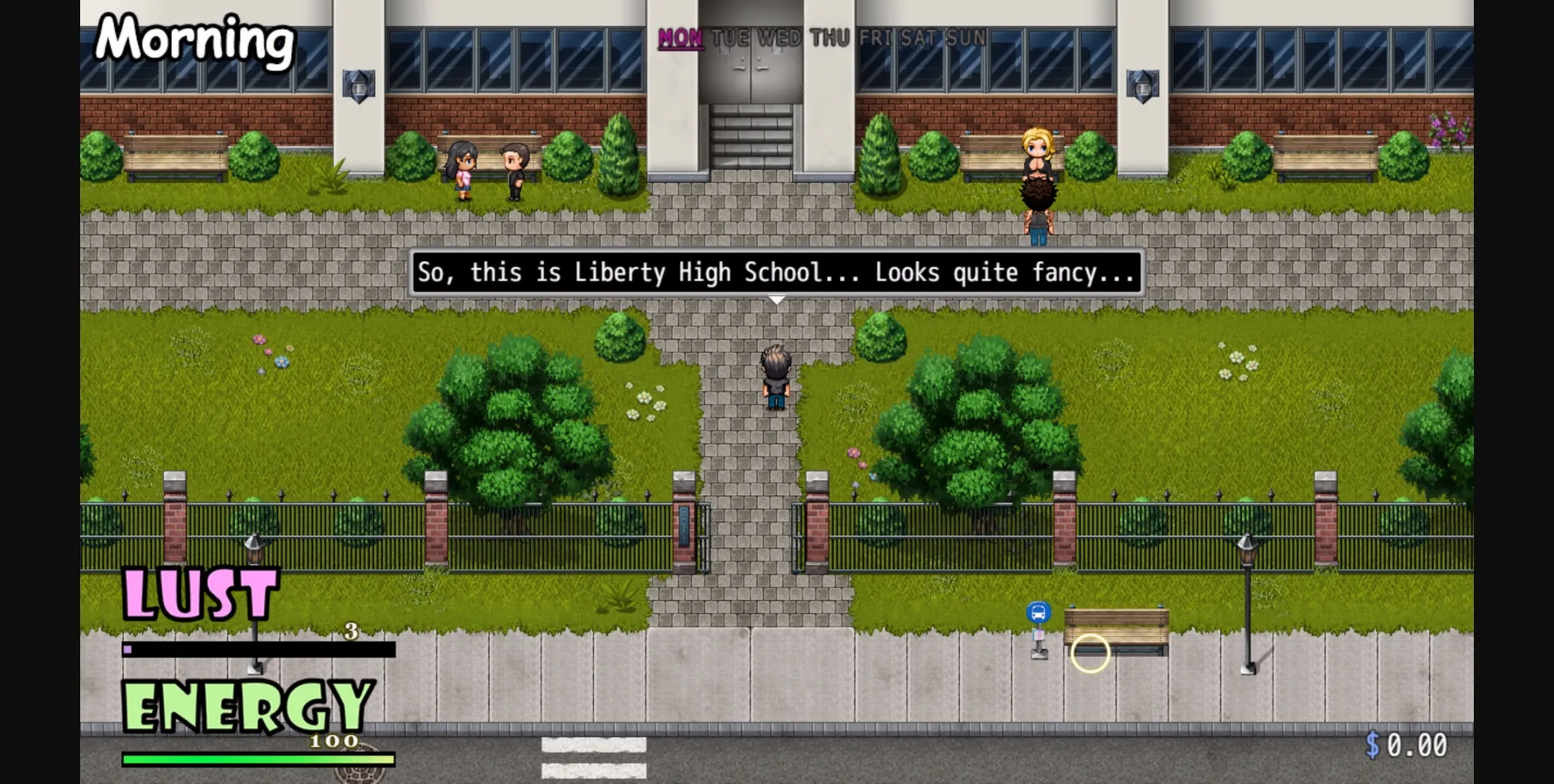Select the THU day indicator
Image resolution: width=1554 pixels, height=784 pixels.
pos(829,36)
